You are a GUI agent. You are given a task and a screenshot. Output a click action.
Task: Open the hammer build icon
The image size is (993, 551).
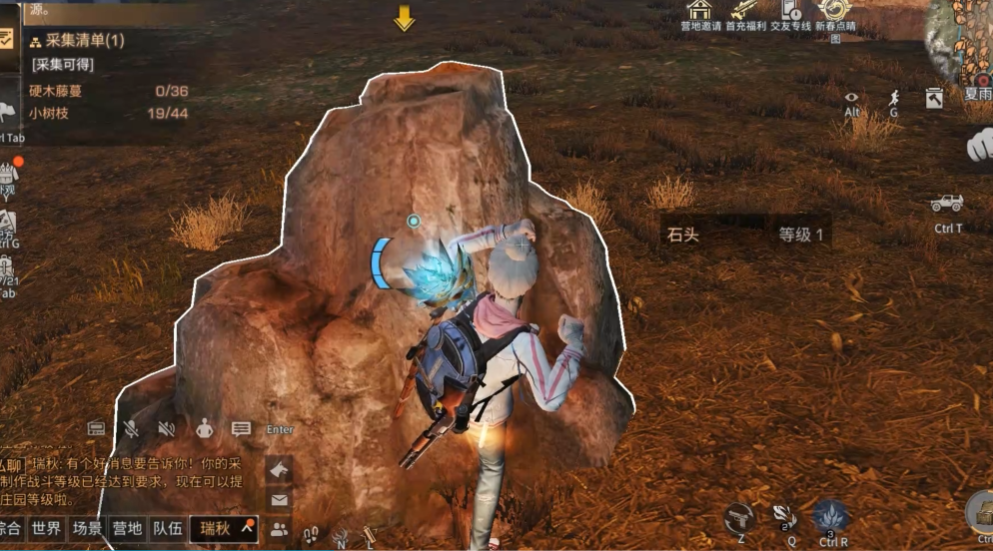coord(934,98)
